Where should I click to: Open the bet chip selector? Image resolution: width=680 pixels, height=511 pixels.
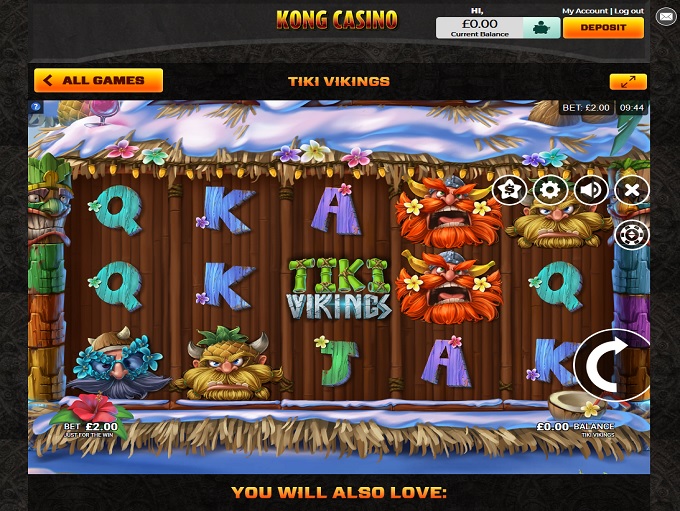pos(631,234)
